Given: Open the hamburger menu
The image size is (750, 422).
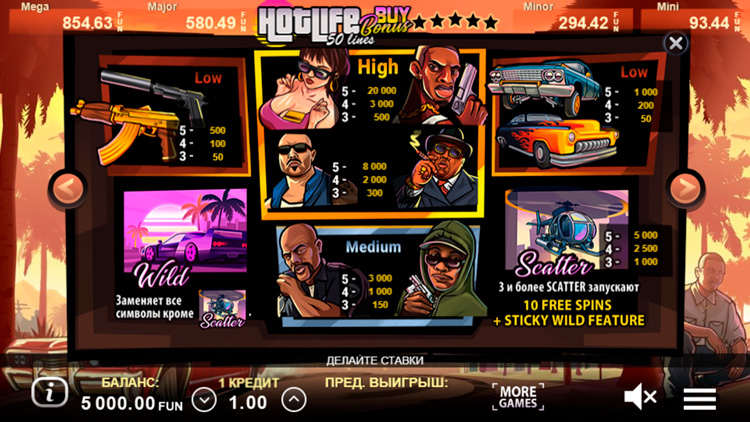Looking at the screenshot, I should pos(699,397).
